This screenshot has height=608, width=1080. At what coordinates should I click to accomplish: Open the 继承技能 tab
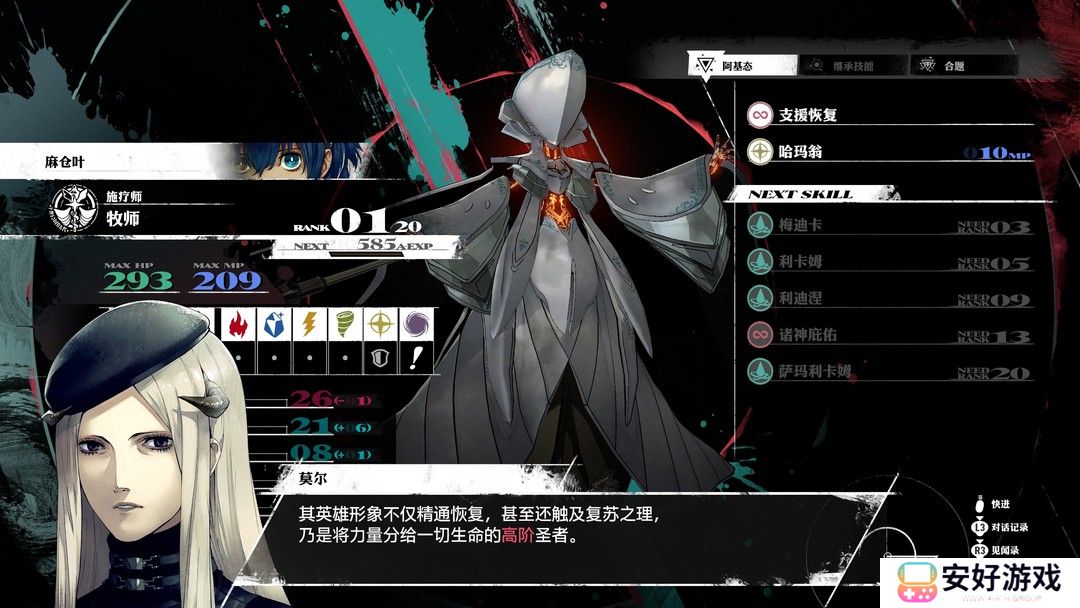coord(851,66)
